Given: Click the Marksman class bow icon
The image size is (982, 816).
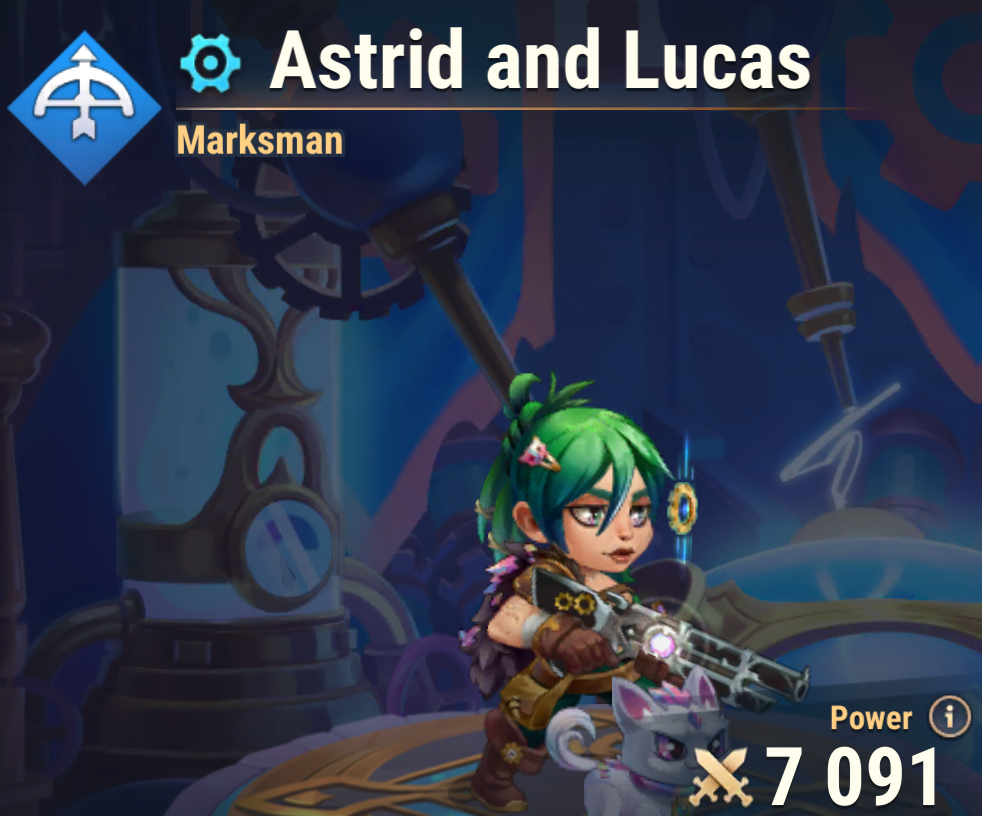Looking at the screenshot, I should [x=84, y=108].
